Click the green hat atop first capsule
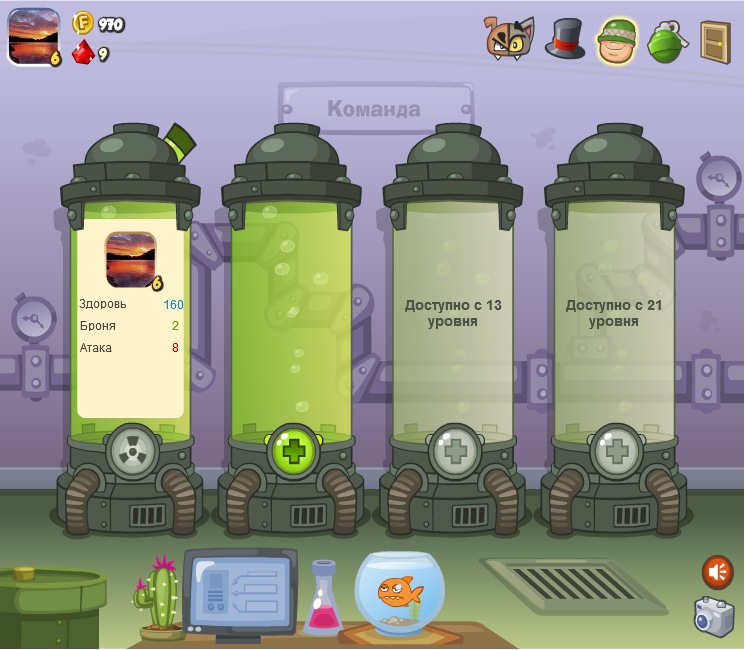 [x=180, y=142]
